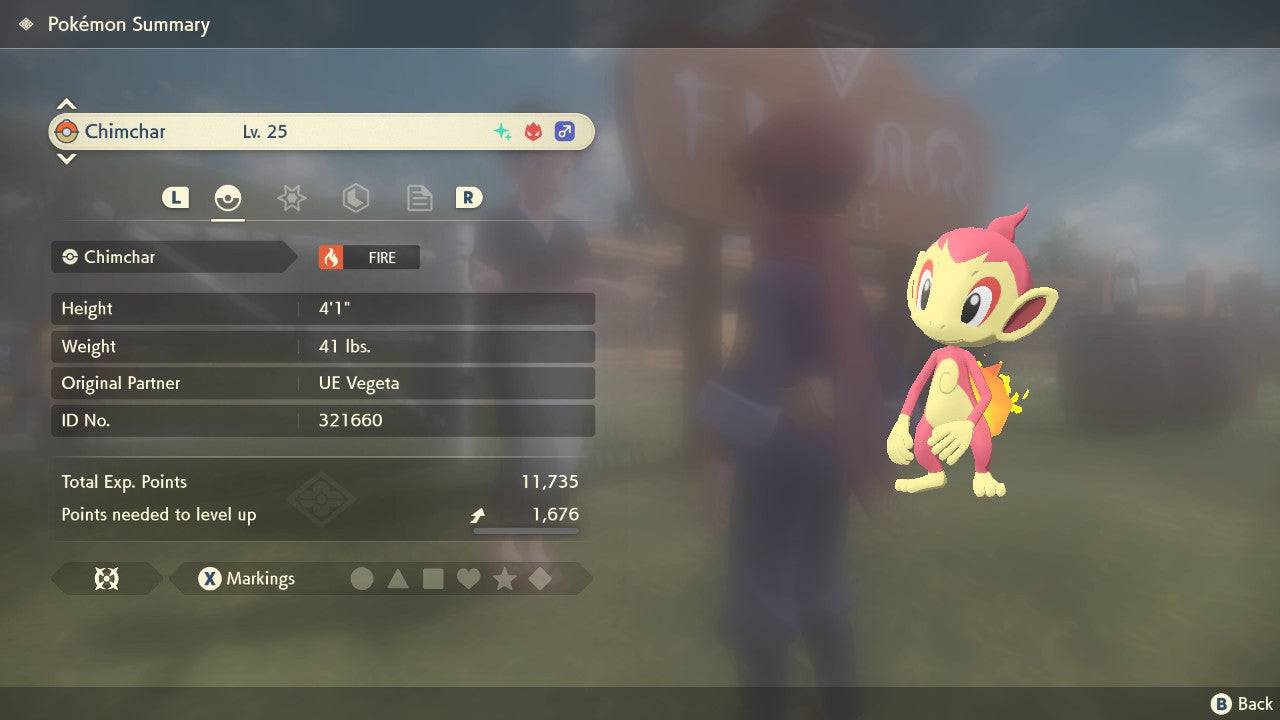Toggle the square marking

pos(433,578)
